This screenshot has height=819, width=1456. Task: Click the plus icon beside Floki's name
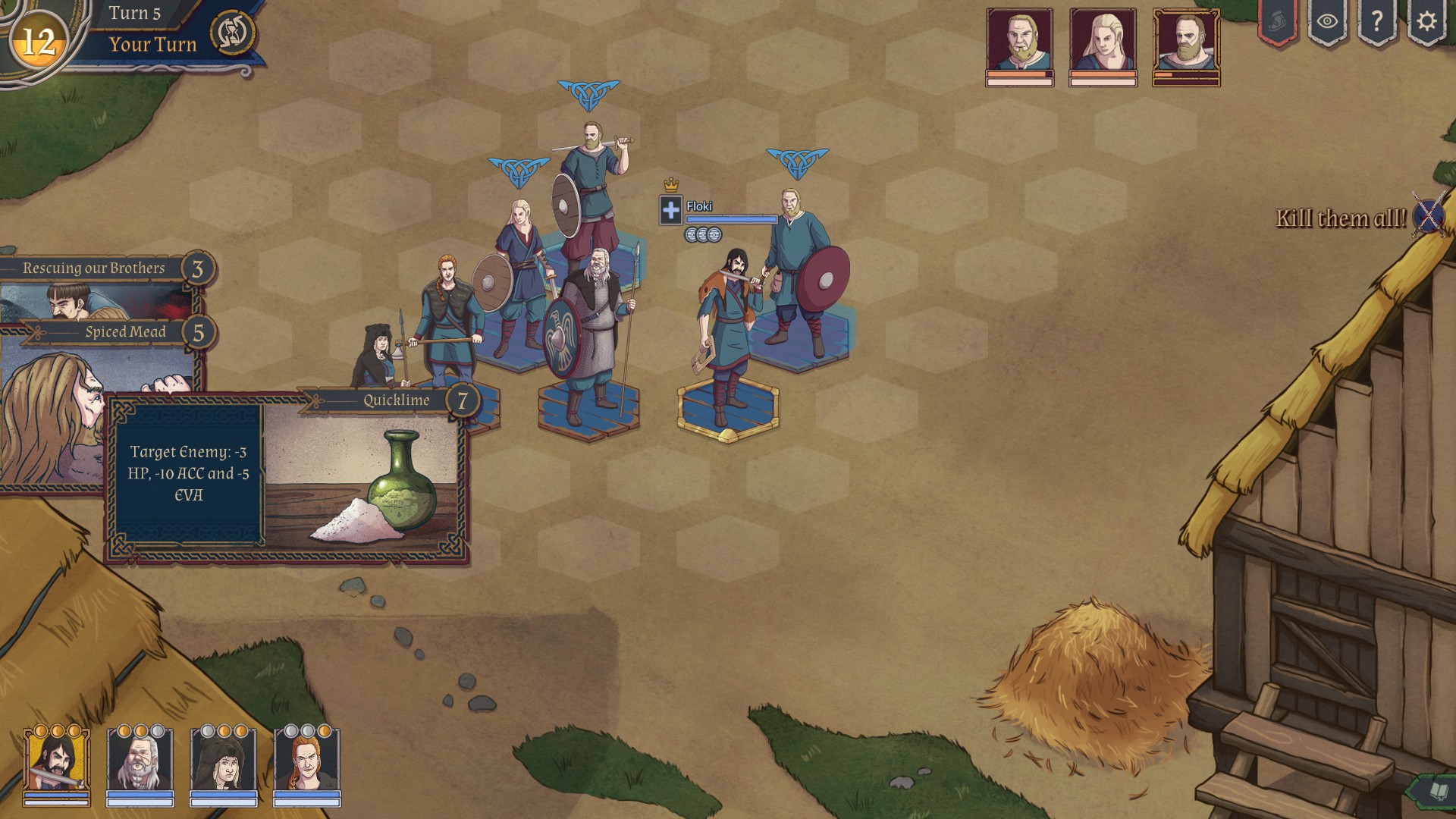(x=671, y=210)
